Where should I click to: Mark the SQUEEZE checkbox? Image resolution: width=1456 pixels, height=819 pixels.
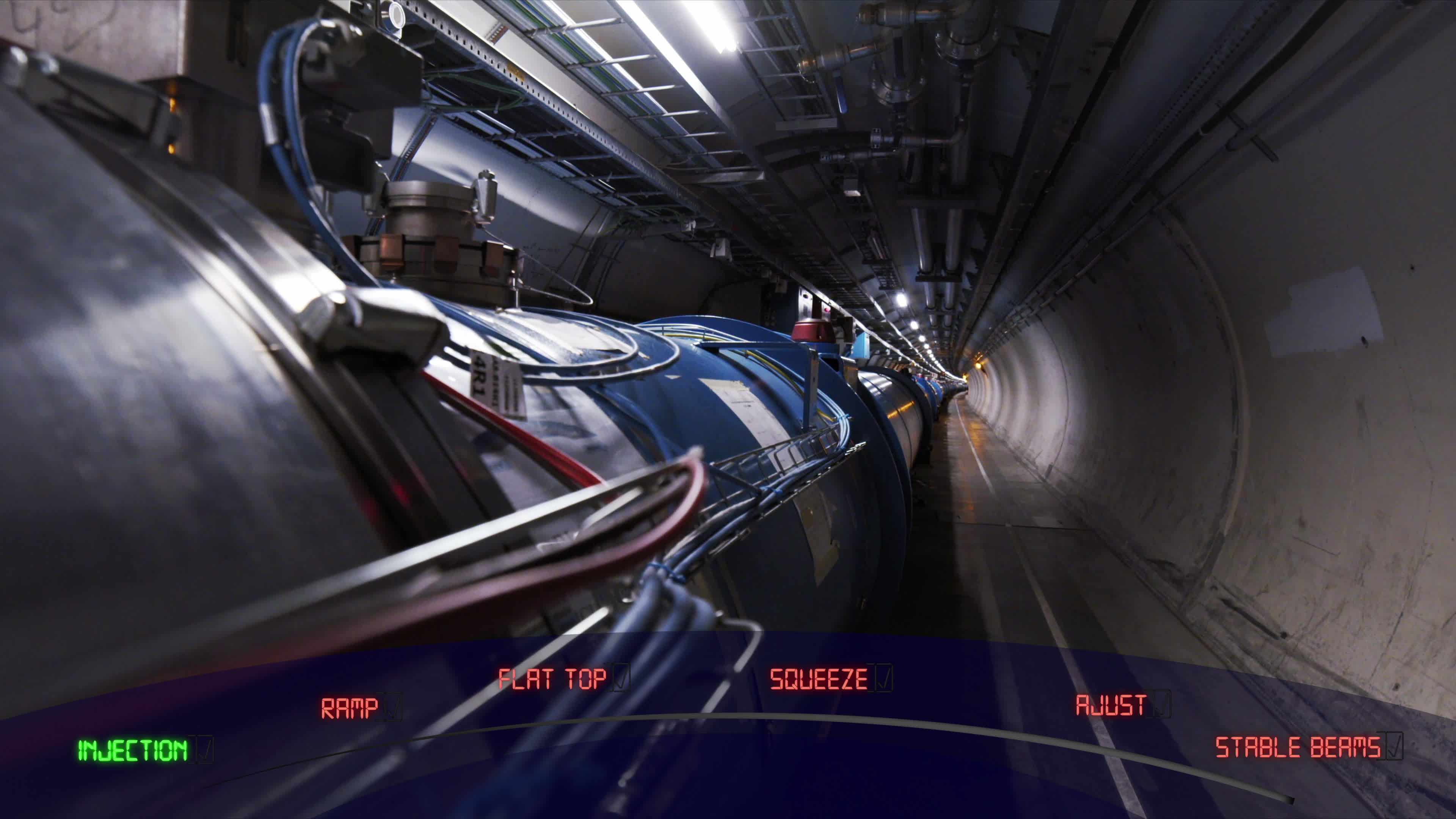point(883,678)
